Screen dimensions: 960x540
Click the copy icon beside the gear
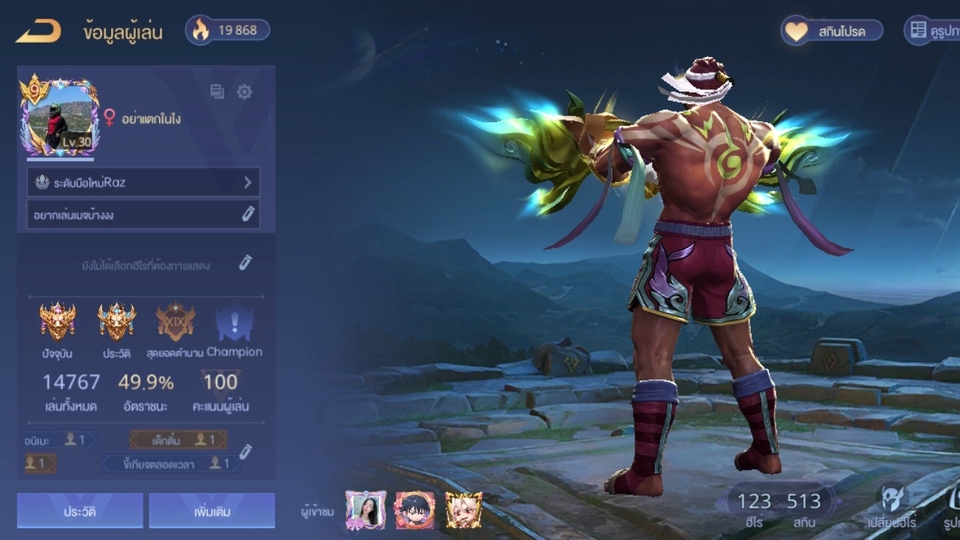pos(217,92)
